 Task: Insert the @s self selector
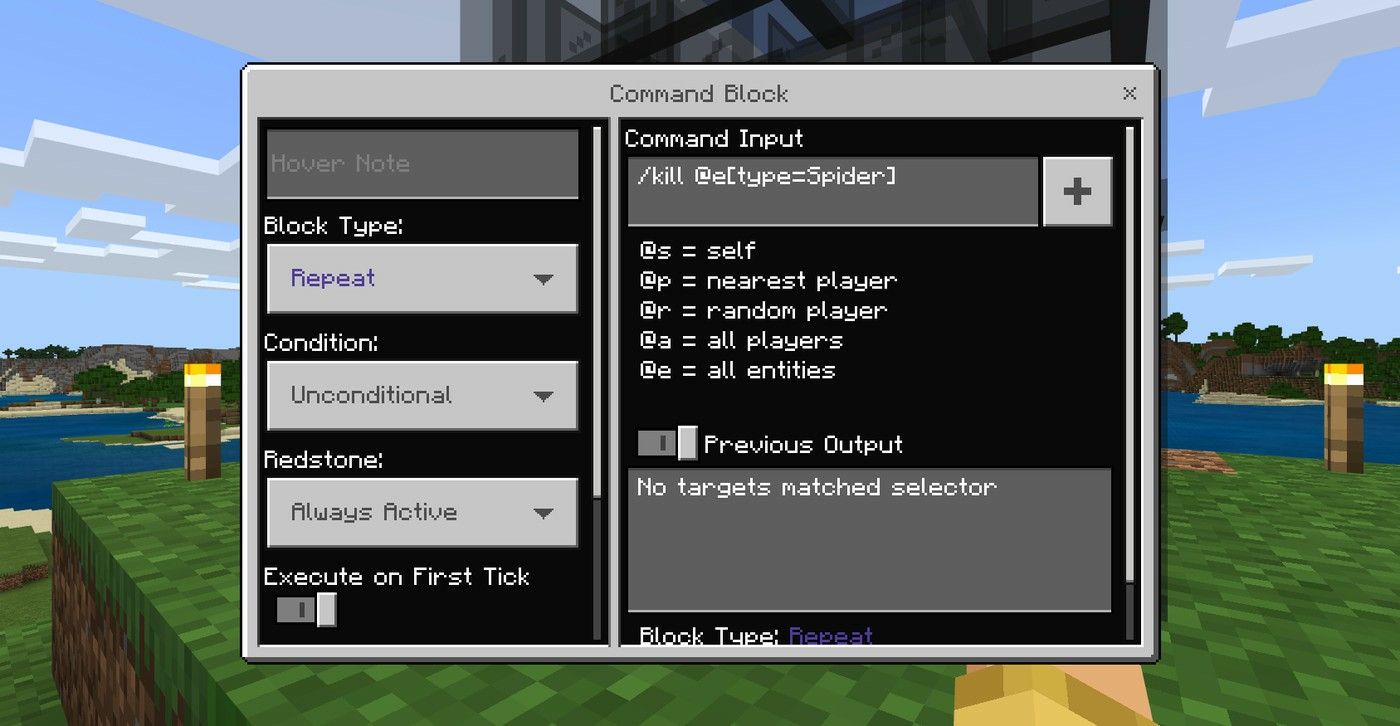tap(690, 250)
